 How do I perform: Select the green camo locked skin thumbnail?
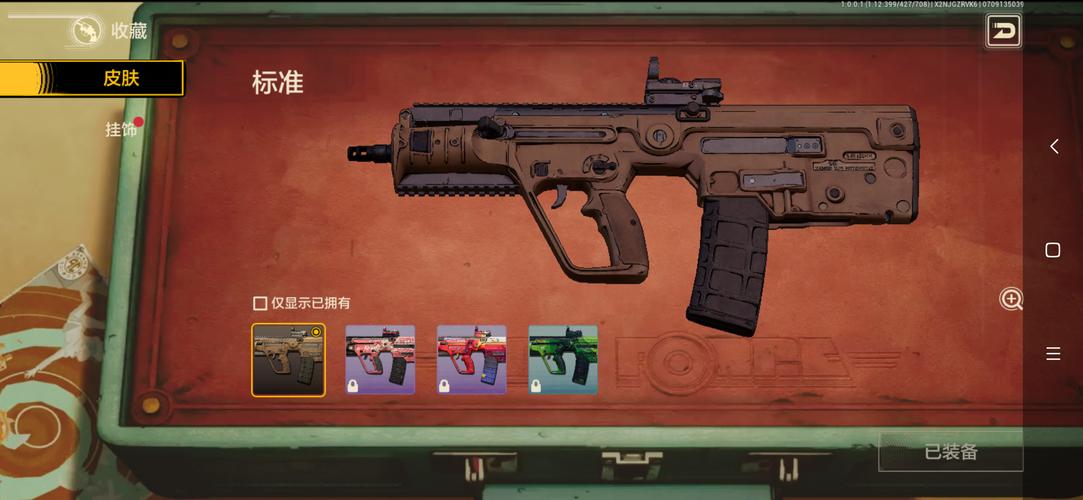coord(563,360)
